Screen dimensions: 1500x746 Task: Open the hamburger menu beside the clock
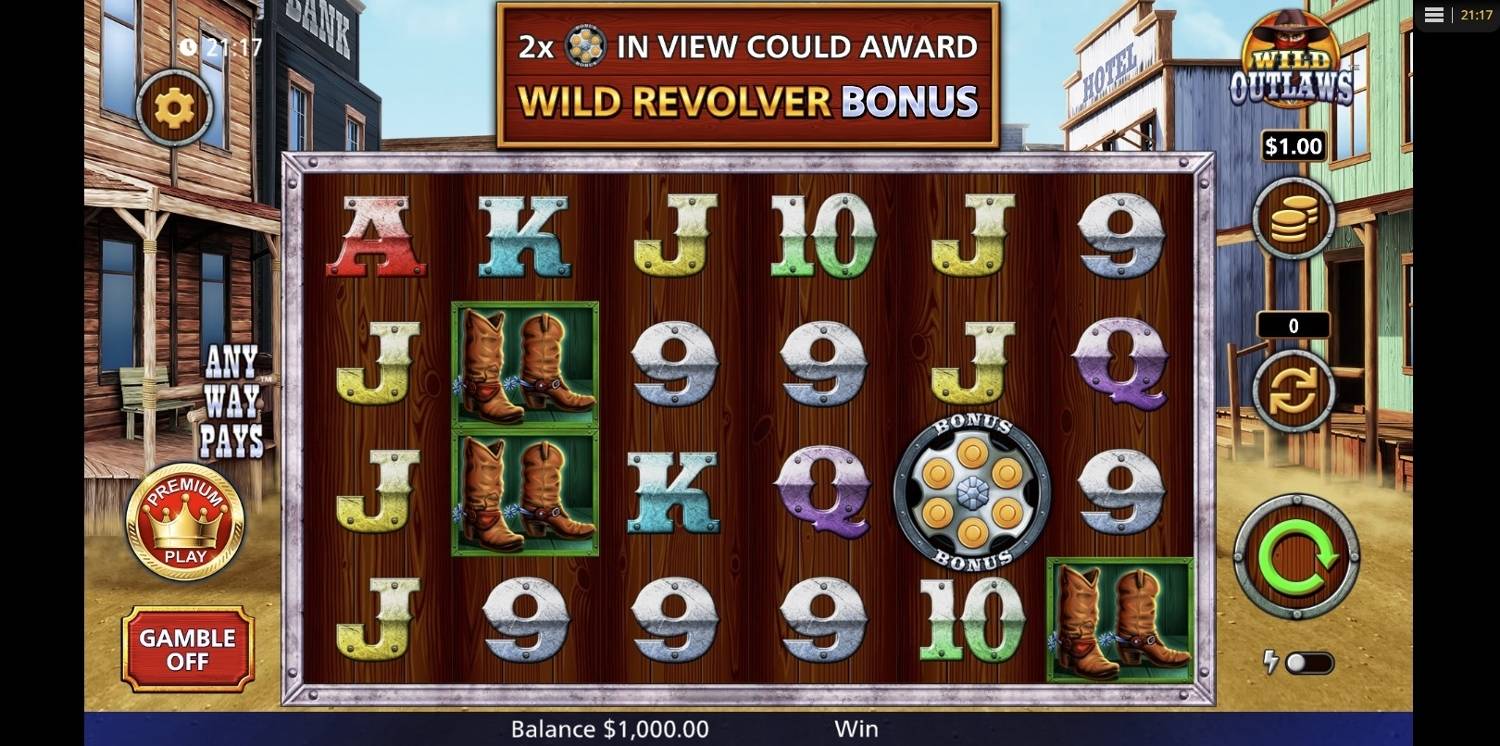coord(1434,15)
